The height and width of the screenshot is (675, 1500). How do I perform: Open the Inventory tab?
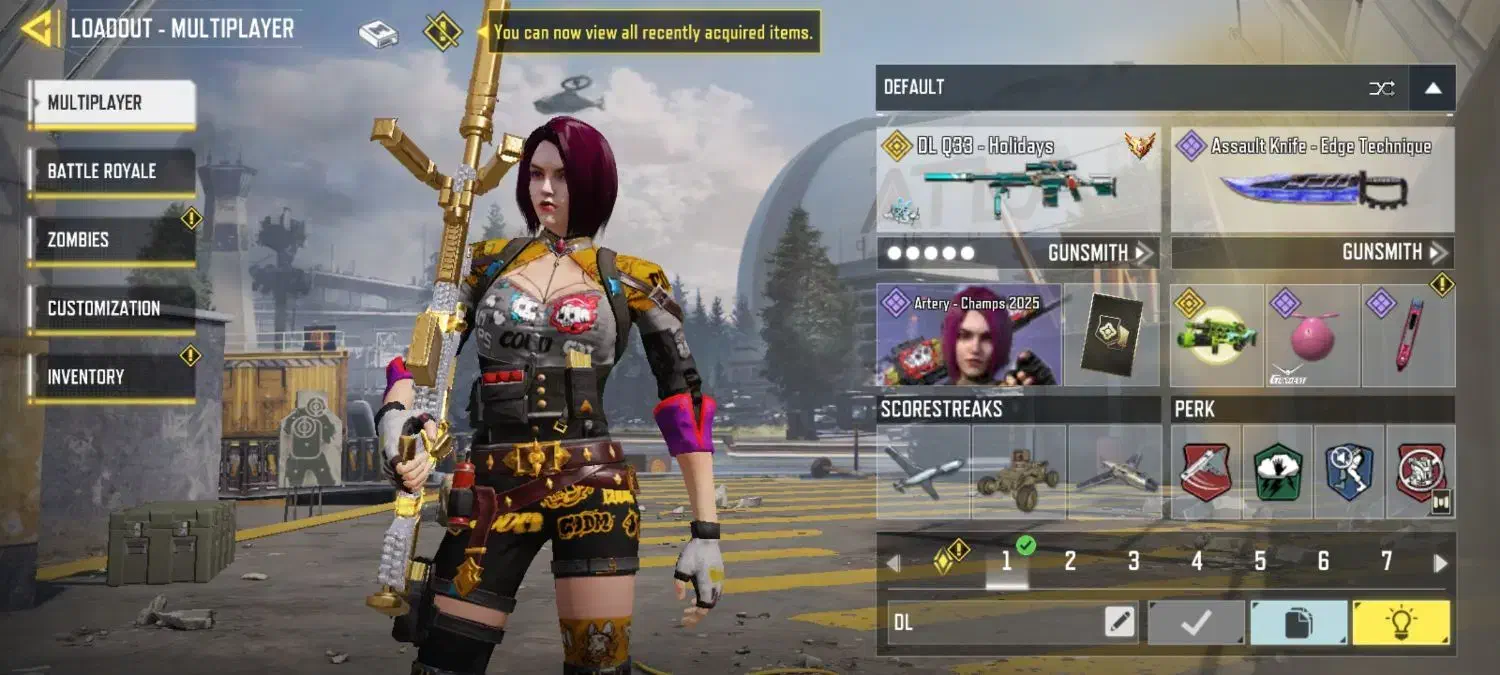pos(110,377)
